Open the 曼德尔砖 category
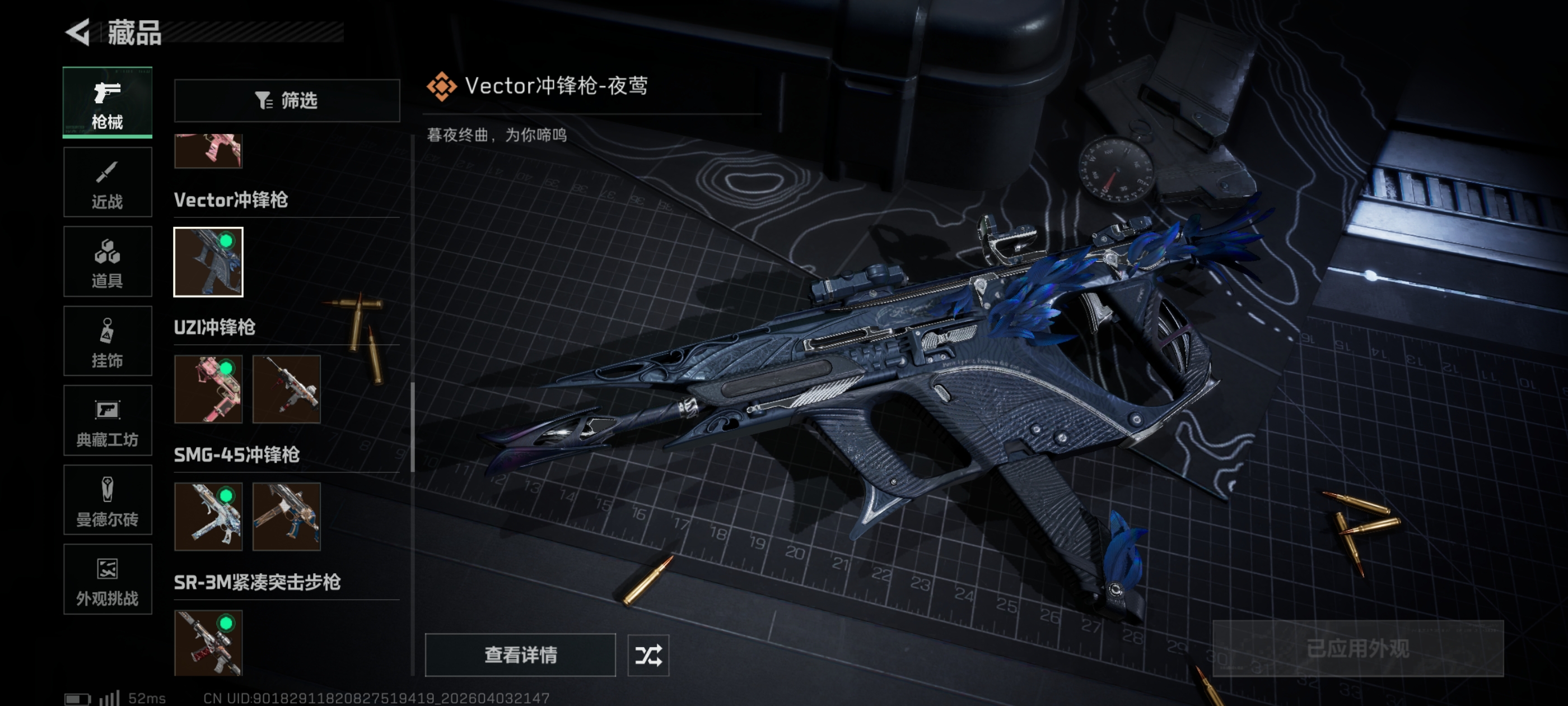 click(x=107, y=500)
